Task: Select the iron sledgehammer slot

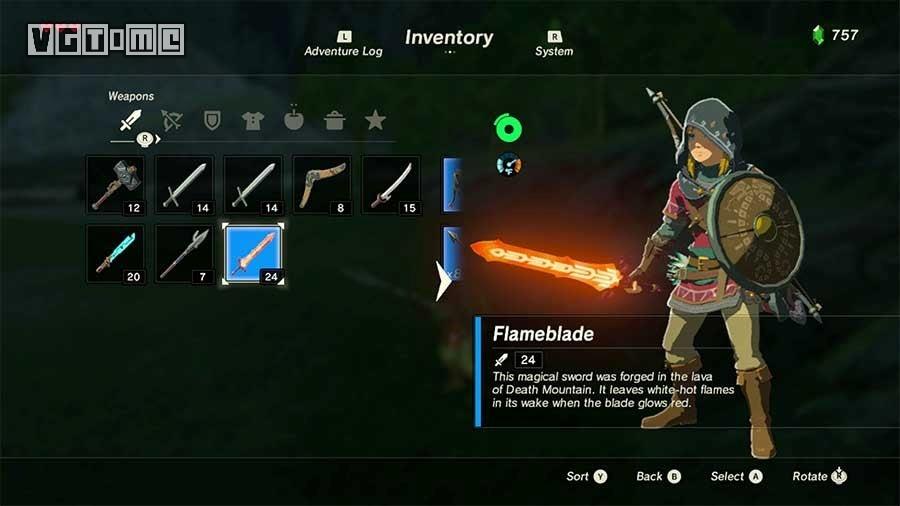Action: point(115,185)
